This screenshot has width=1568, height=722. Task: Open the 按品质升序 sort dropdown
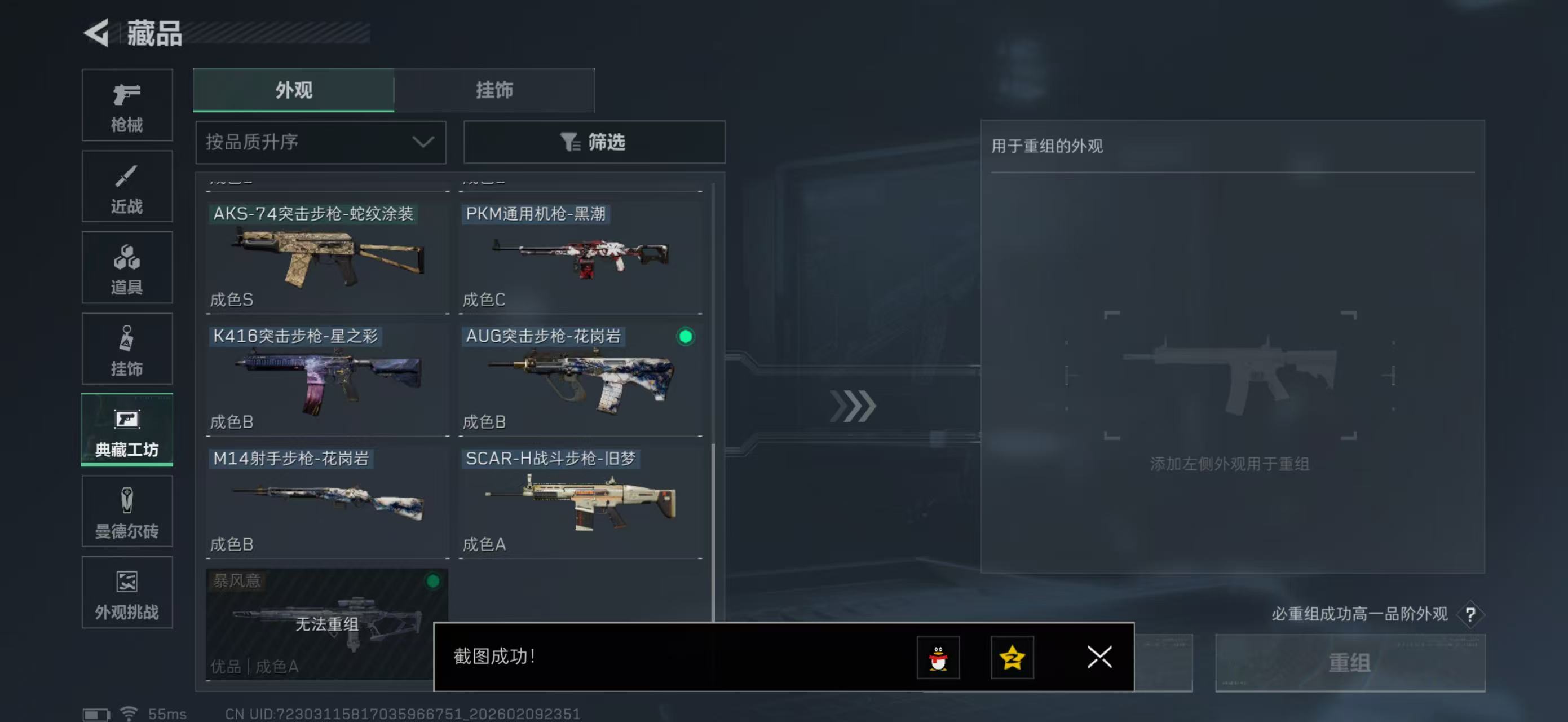pos(320,143)
